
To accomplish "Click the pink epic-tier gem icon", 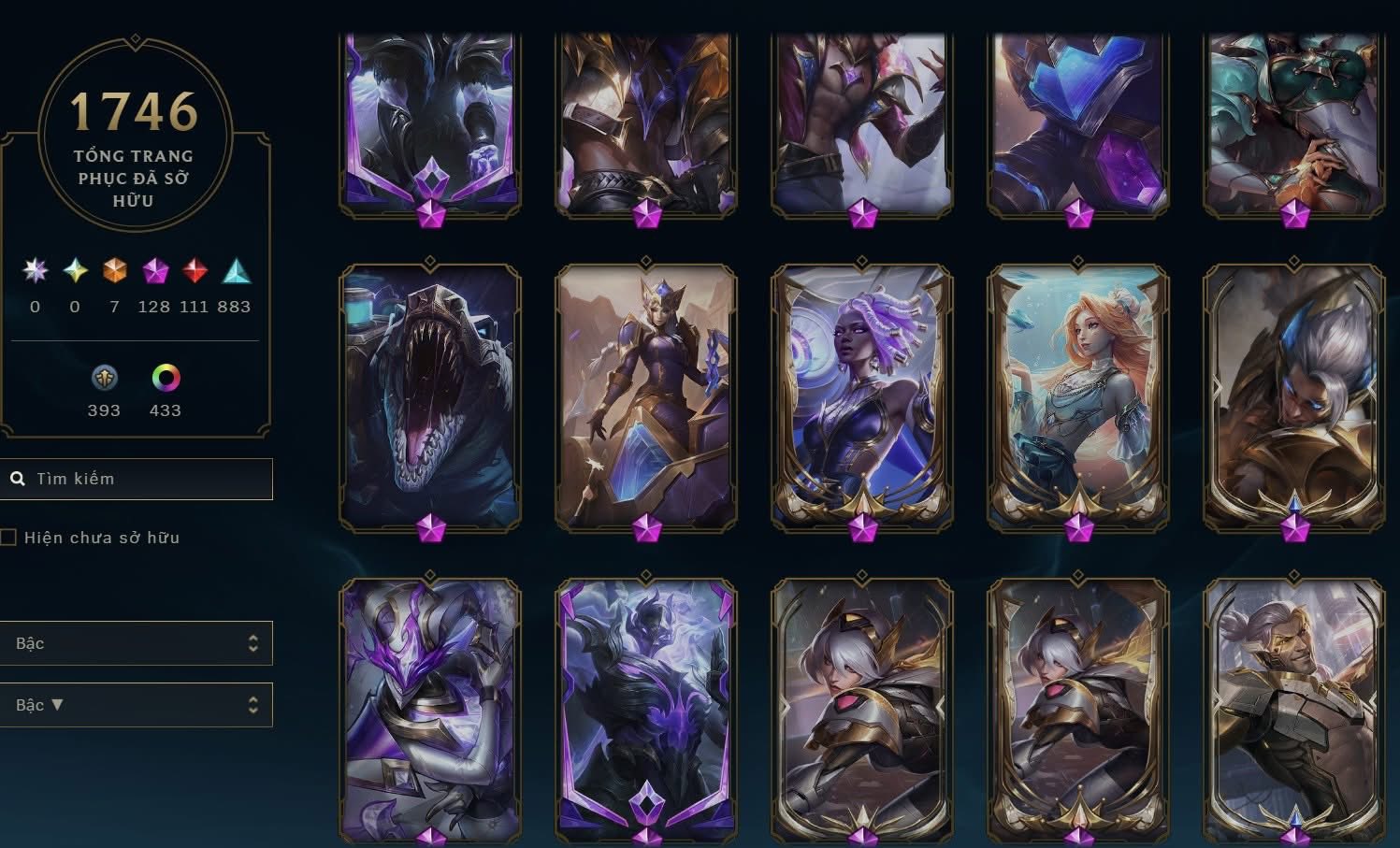I will coord(155,271).
